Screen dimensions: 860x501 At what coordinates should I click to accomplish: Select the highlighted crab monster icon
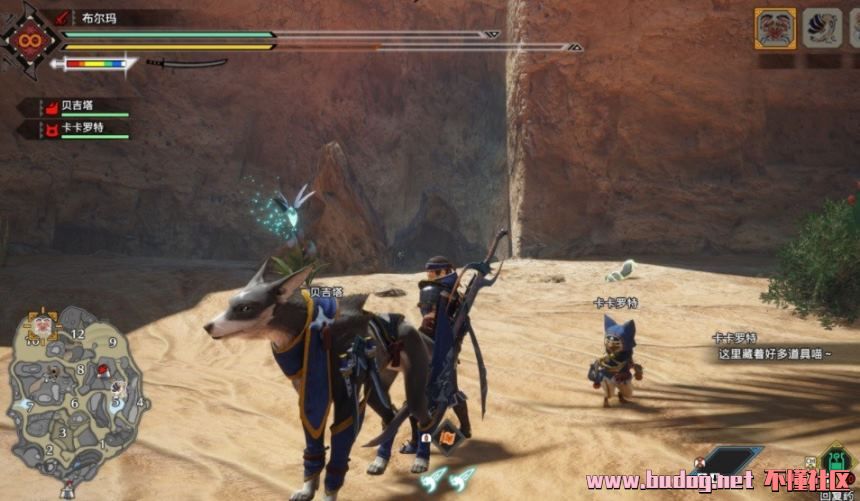coord(775,28)
